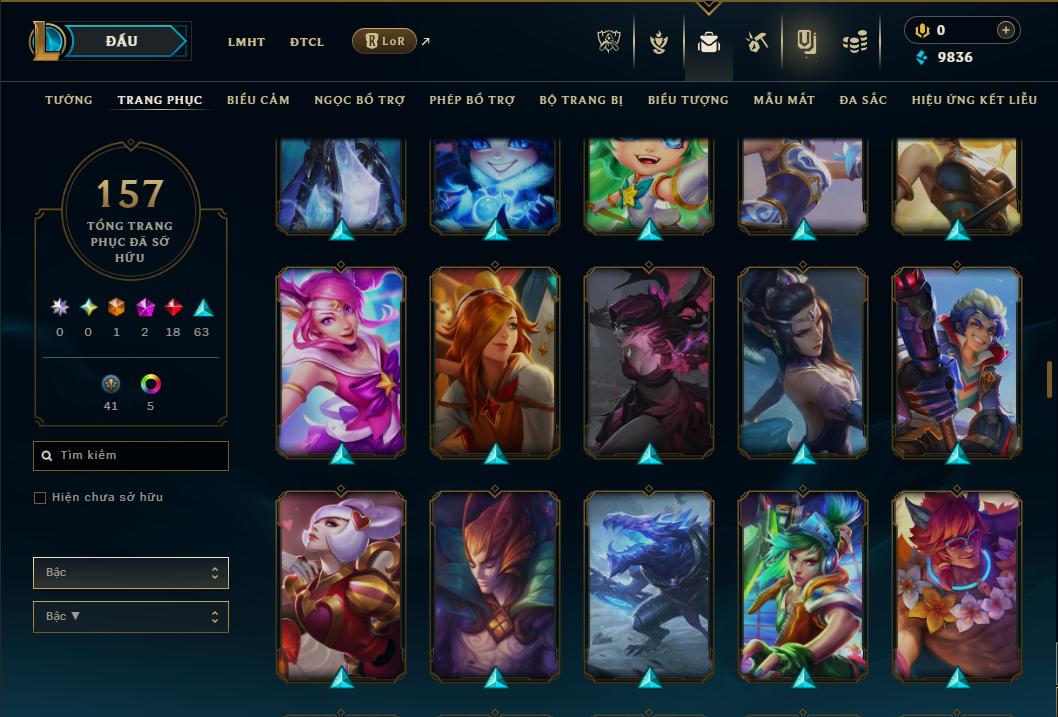The width and height of the screenshot is (1058, 717).
Task: Open the BIỂU CẢM emotes tab
Action: (x=258, y=100)
